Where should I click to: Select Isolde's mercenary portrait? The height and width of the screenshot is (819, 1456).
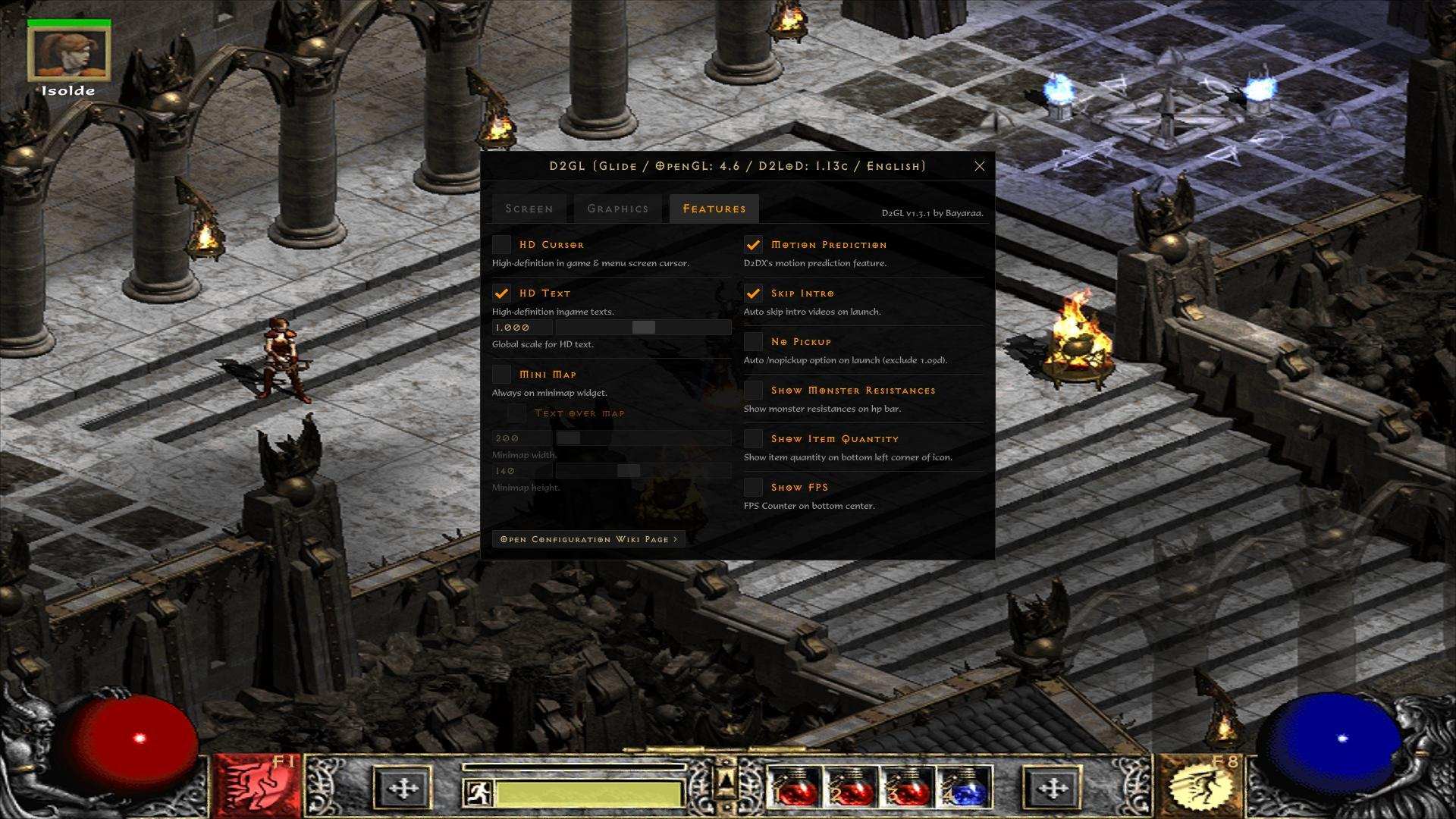point(69,53)
